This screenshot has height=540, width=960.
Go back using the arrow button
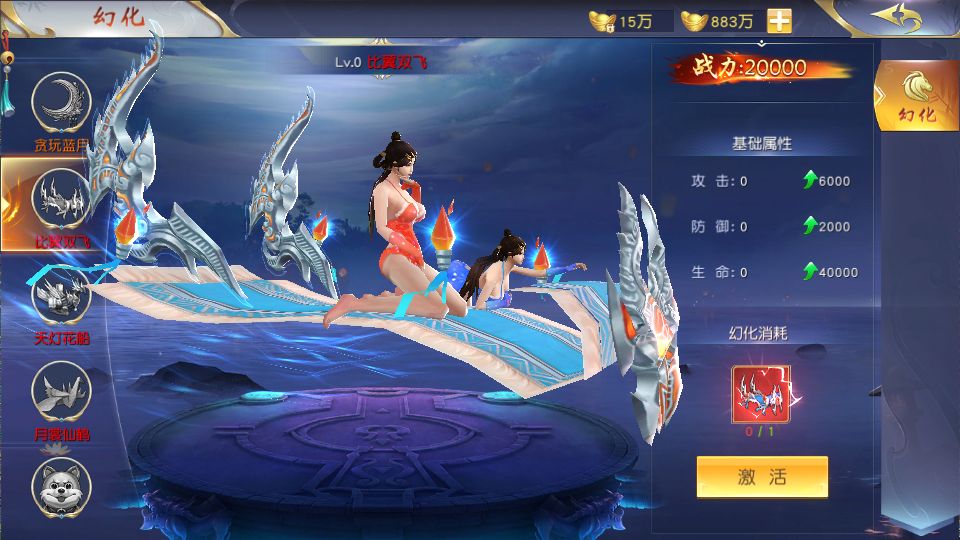[x=895, y=17]
